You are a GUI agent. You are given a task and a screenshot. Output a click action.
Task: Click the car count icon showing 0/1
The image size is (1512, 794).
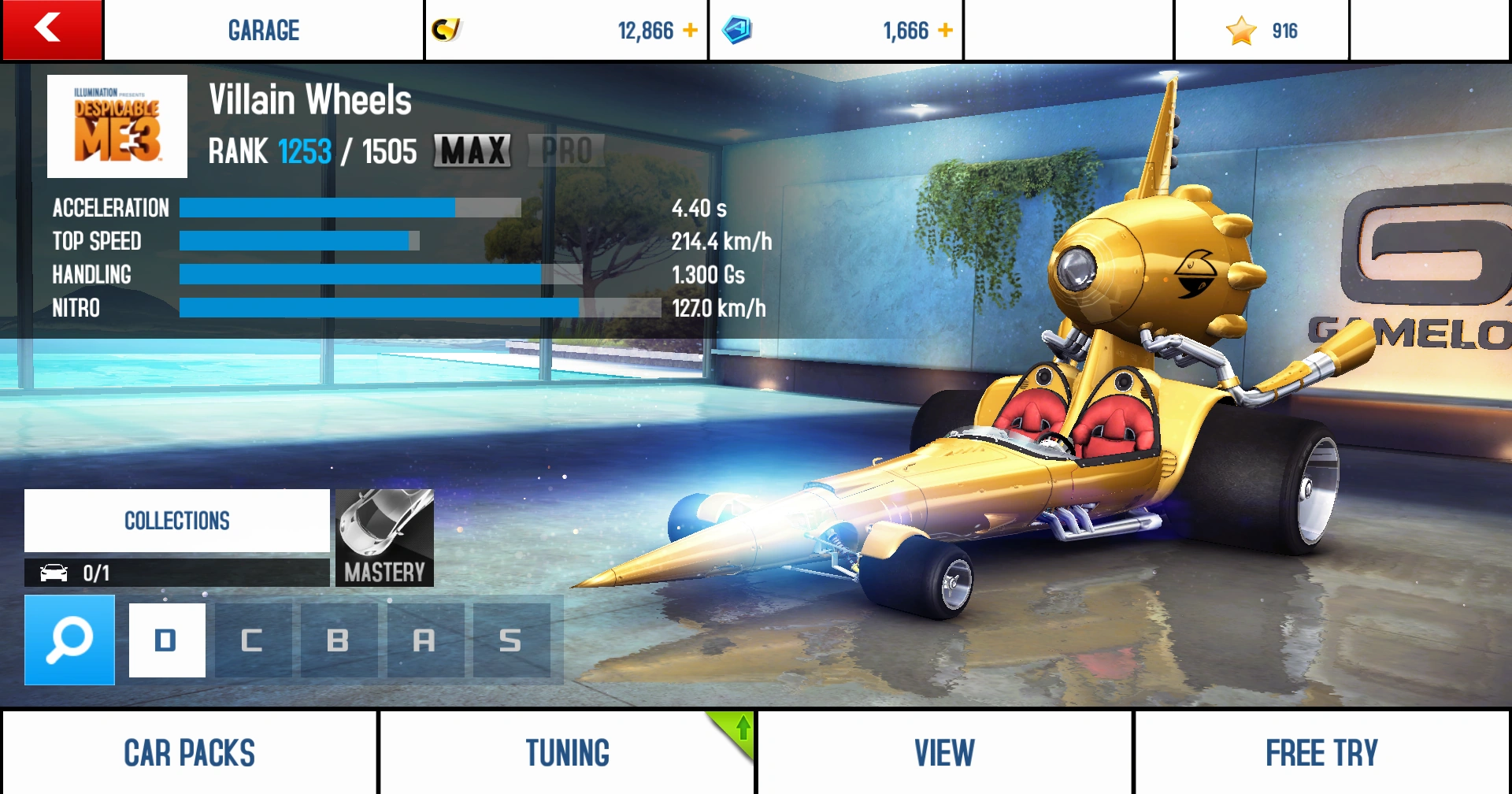pyautogui.click(x=55, y=573)
